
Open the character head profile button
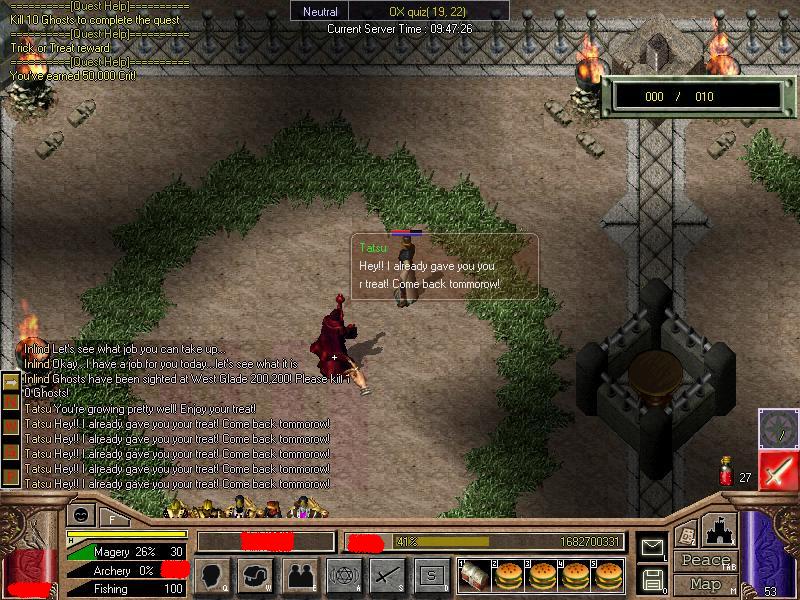214,575
